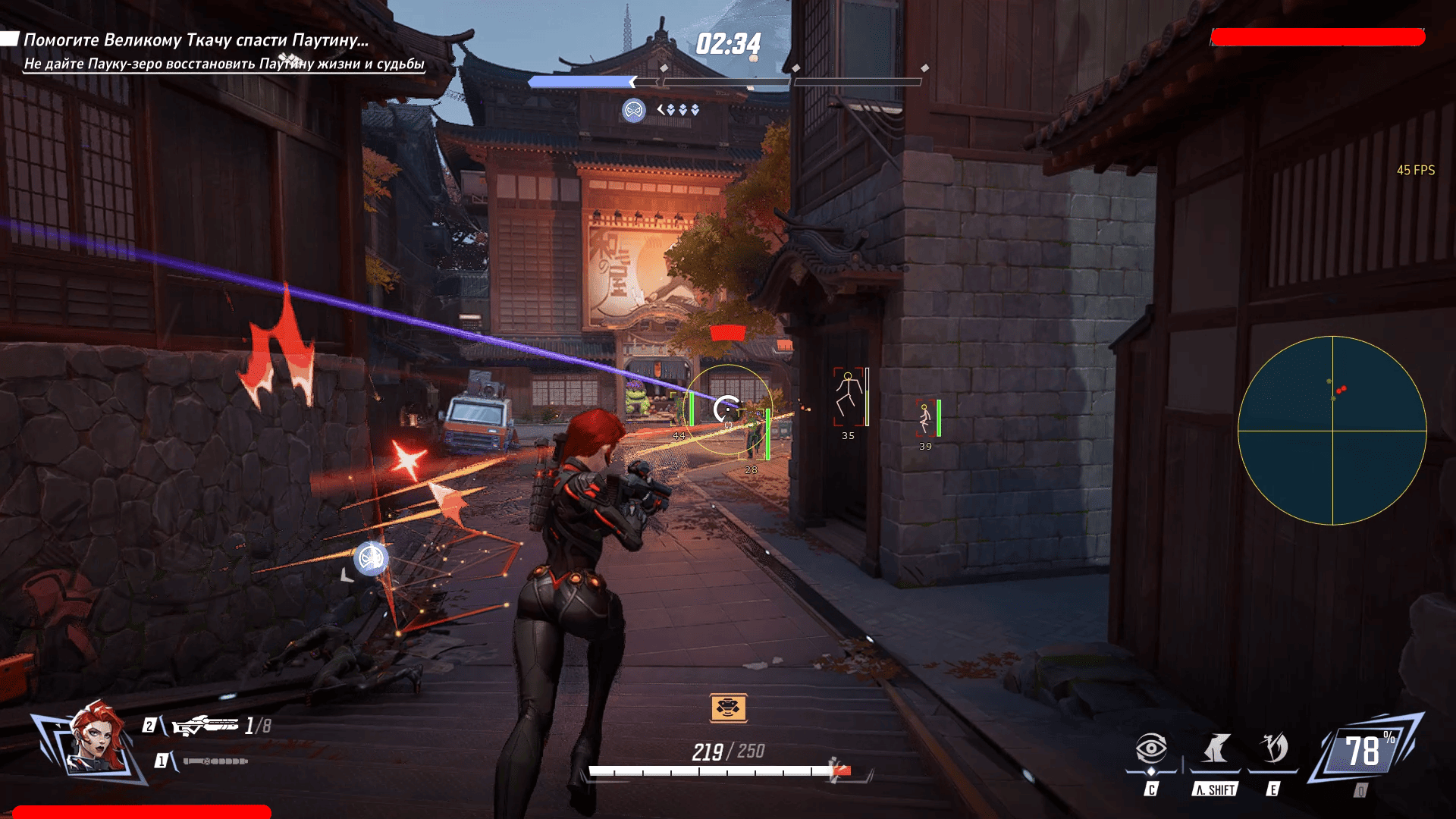Select the sniper rifle weapon slot

point(205,726)
